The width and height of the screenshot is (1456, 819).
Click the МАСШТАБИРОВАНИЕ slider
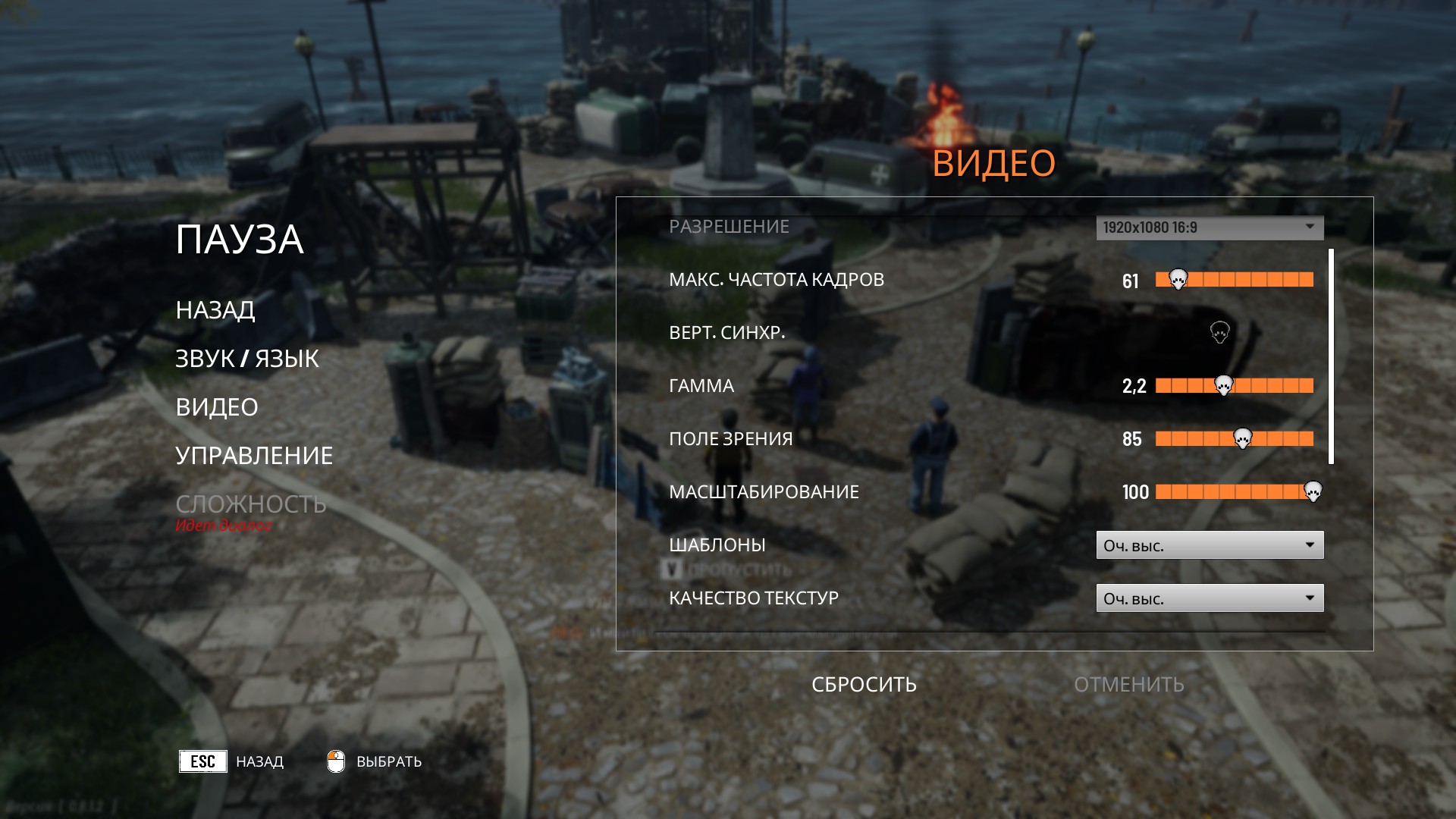click(x=1234, y=492)
